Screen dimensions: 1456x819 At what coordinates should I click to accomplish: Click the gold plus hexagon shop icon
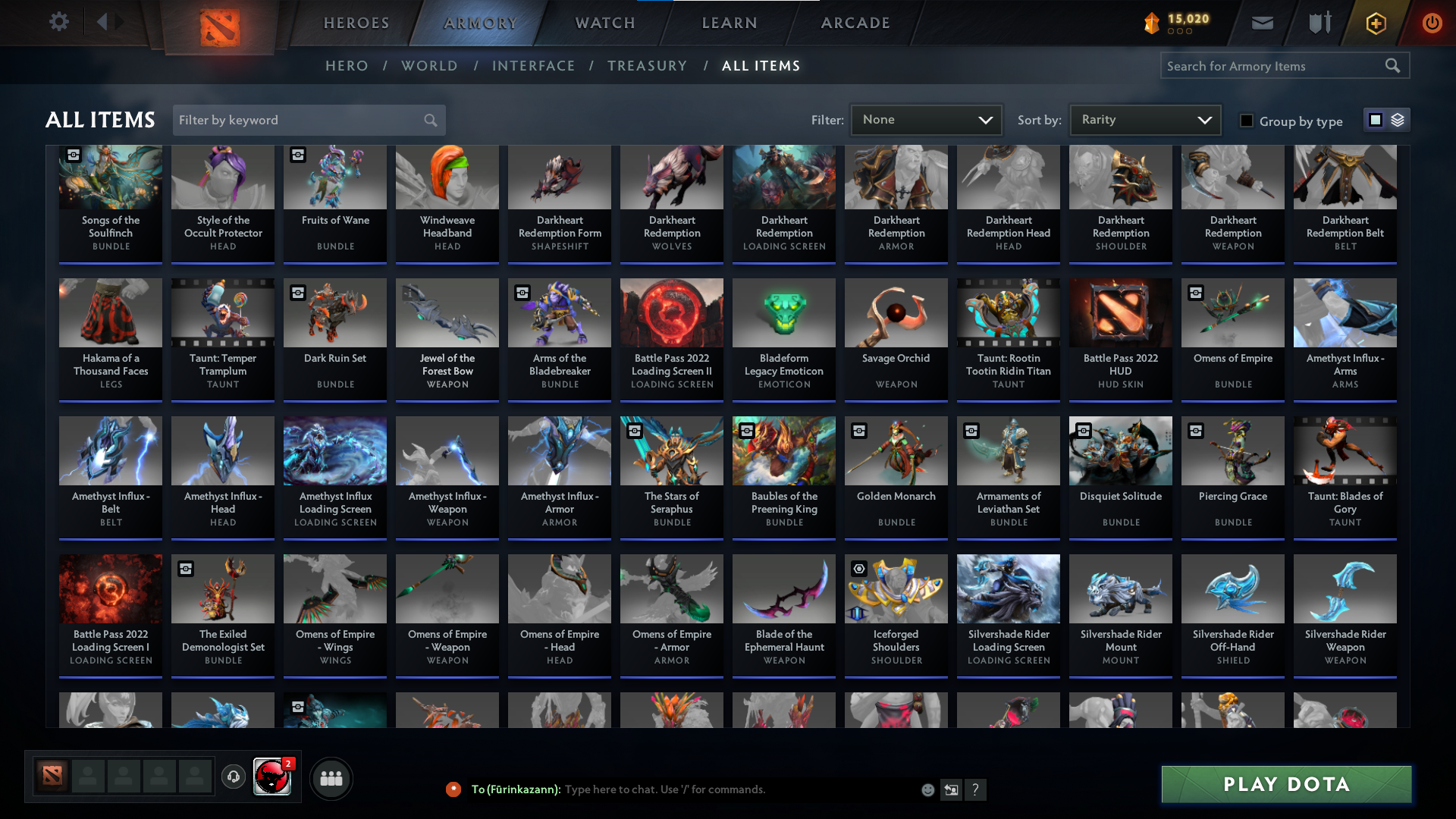pos(1375,23)
